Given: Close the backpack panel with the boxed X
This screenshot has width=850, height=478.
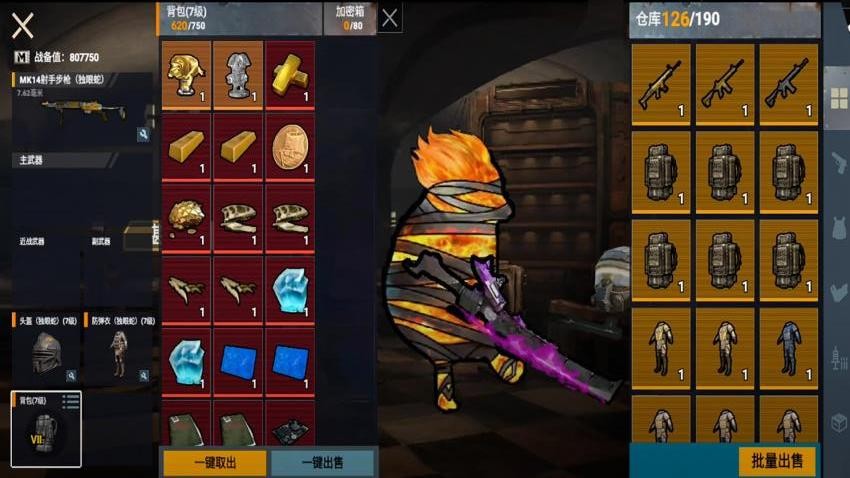Looking at the screenshot, I should point(391,17).
